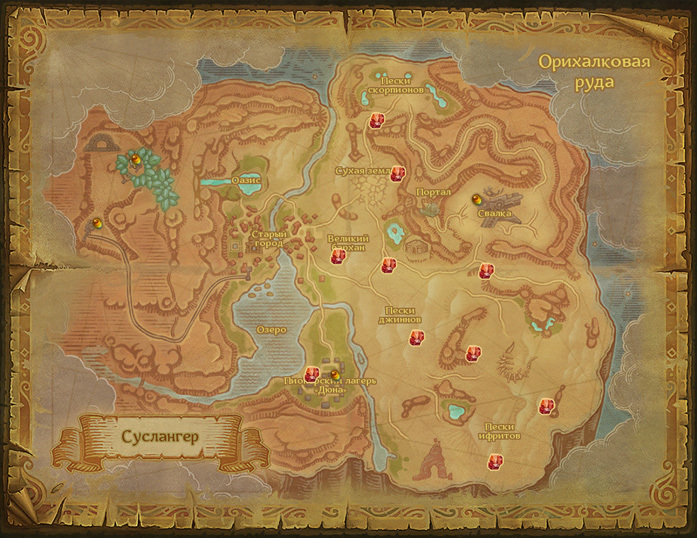Viewport: 697px width, 538px height.
Task: Choose the ore marker directly under Великий Архан
Action: point(338,257)
